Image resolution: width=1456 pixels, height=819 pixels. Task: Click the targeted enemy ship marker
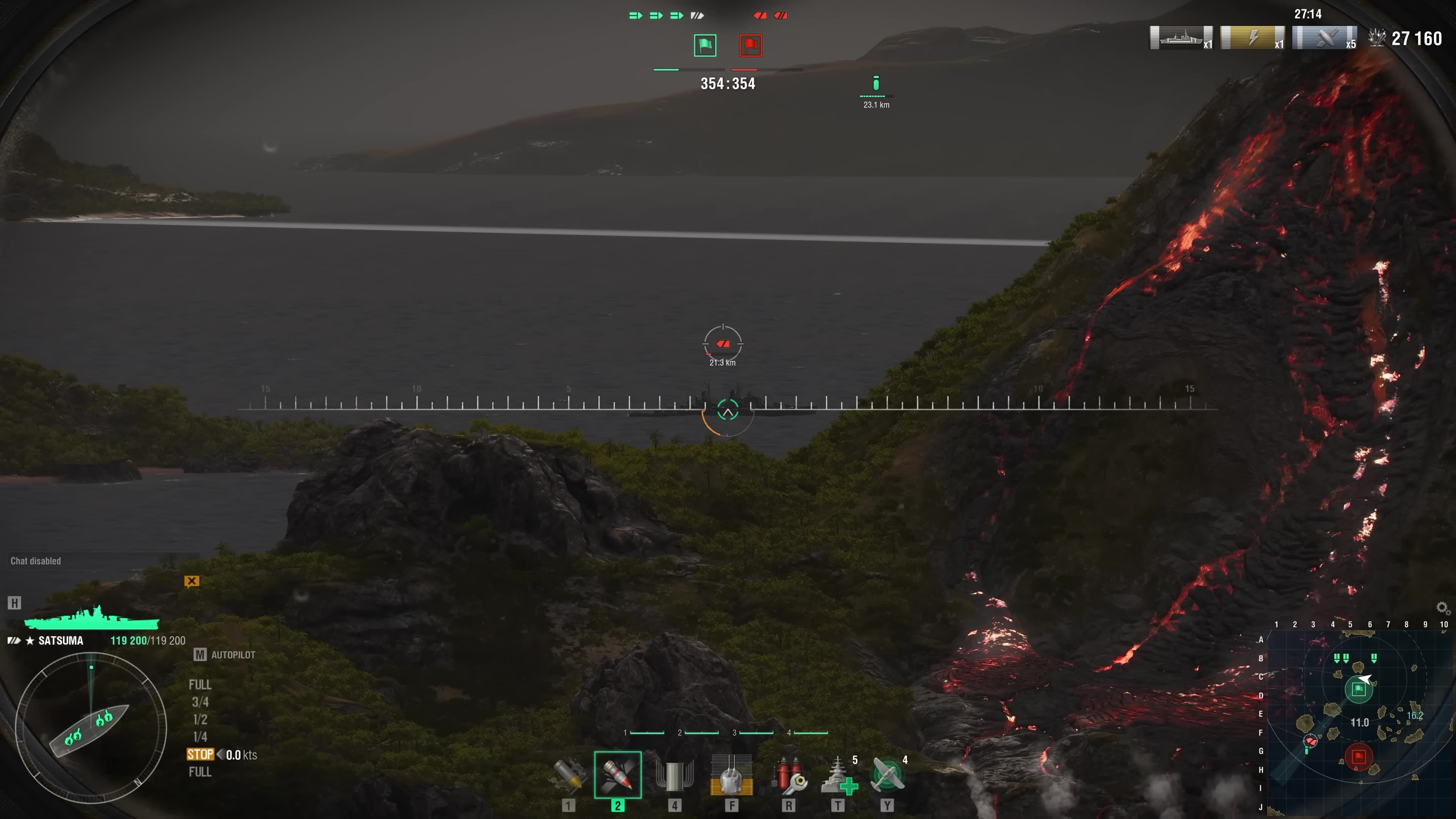(x=723, y=344)
